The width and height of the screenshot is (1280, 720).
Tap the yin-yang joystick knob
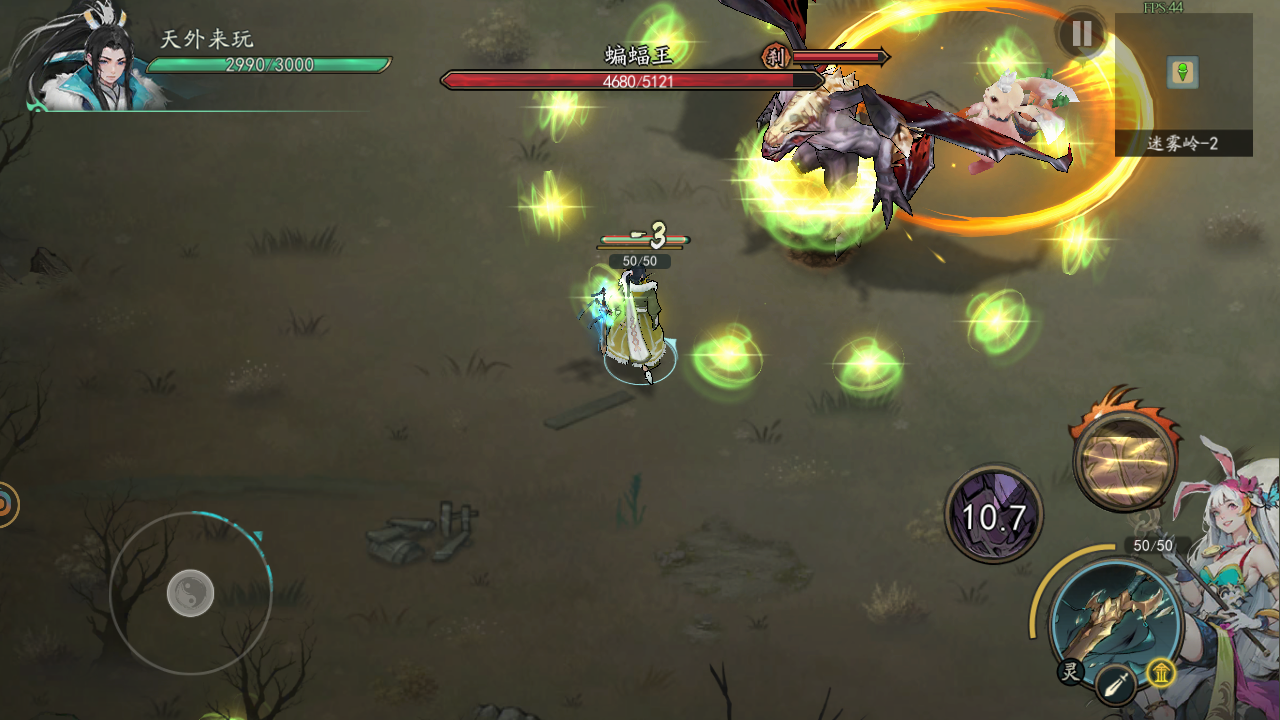coord(190,593)
